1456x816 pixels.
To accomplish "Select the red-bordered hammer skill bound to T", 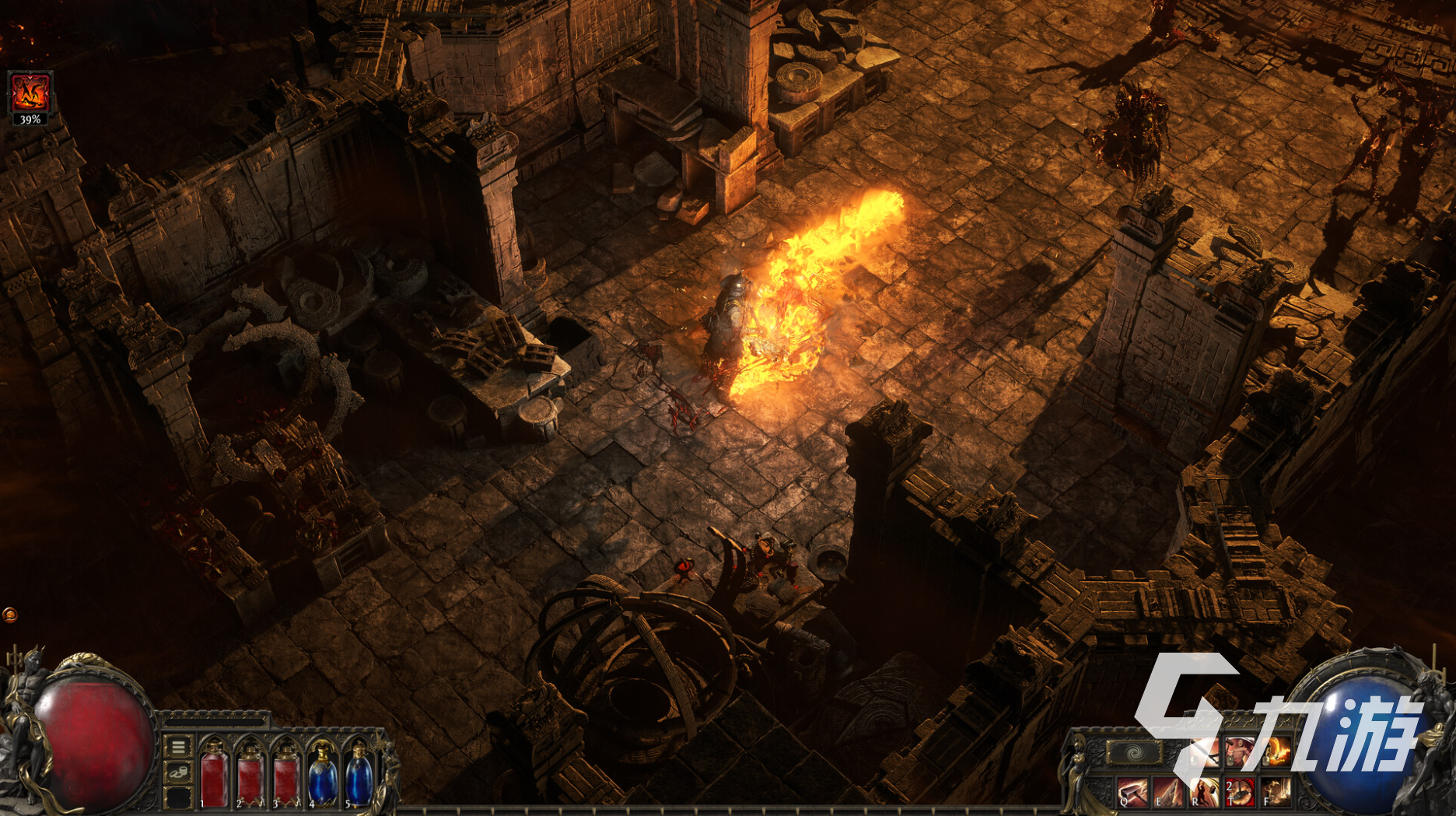I will (1240, 792).
